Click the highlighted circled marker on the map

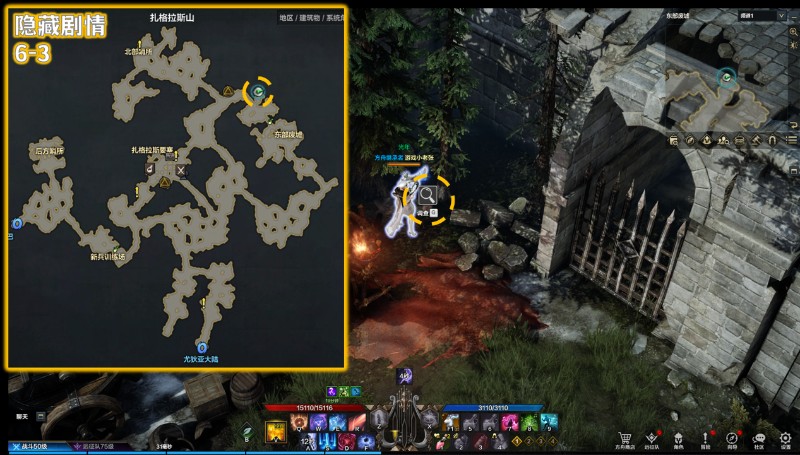tap(259, 92)
